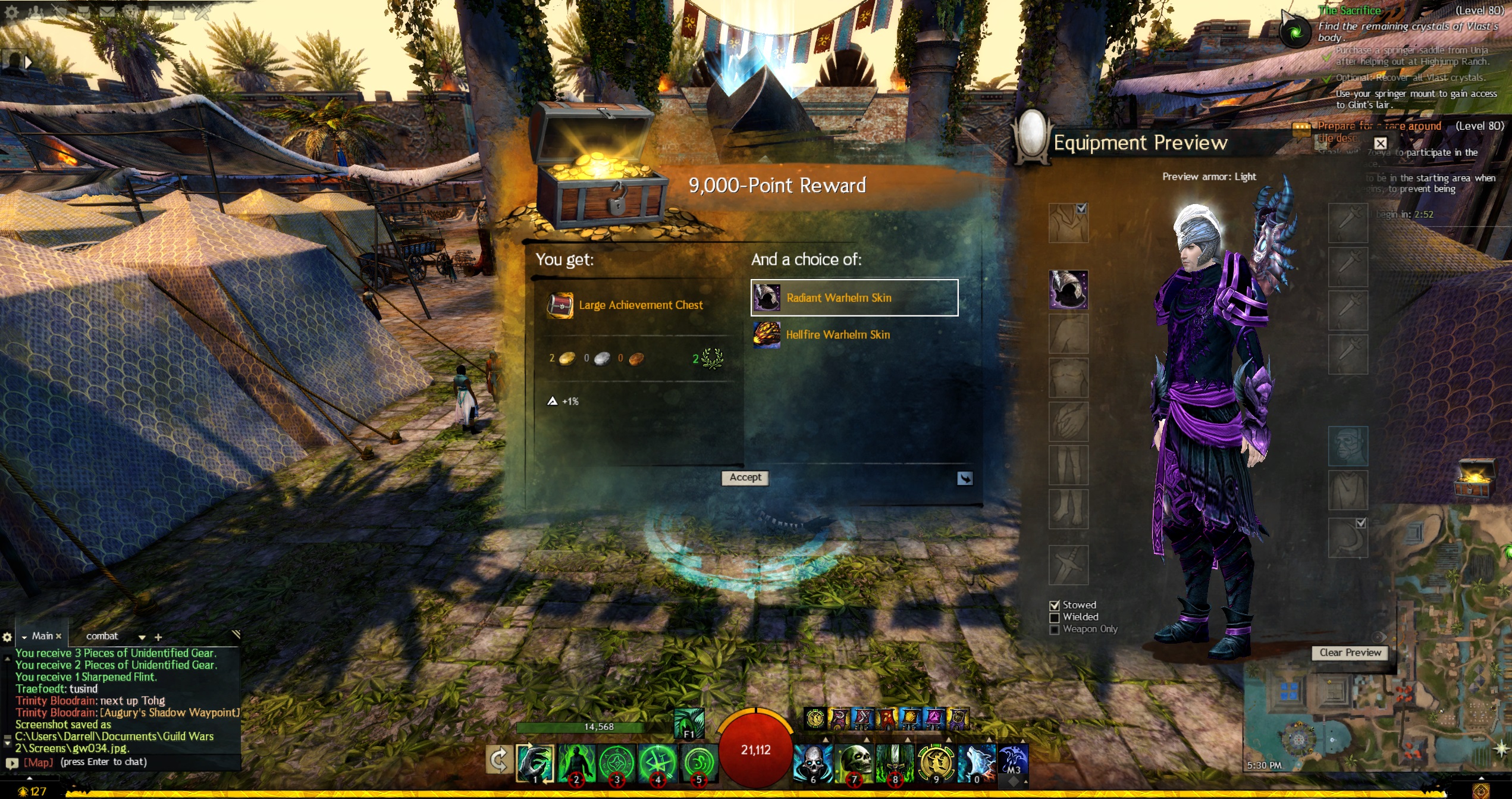
Task: Select the previewed helm slot
Action: (x=1068, y=290)
